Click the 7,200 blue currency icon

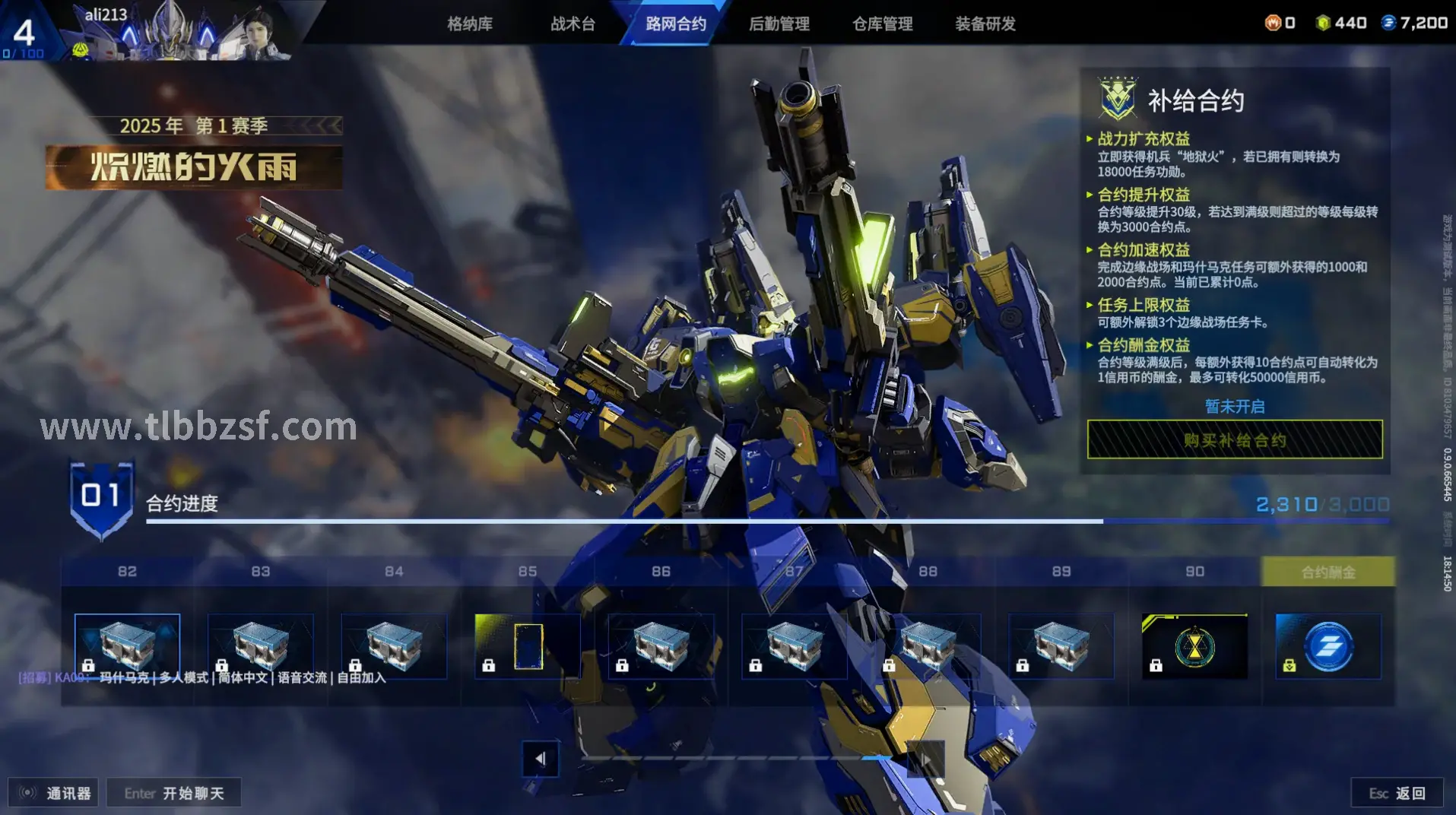tap(1388, 23)
